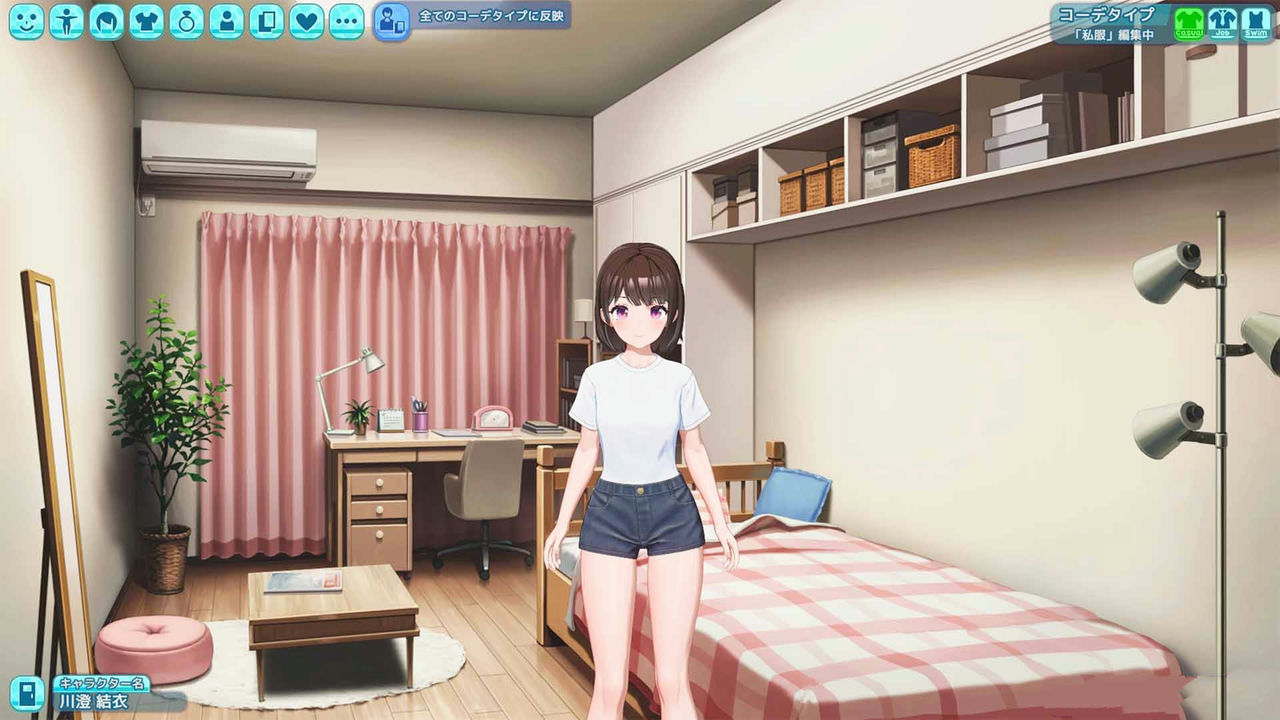Image resolution: width=1280 pixels, height=720 pixels.
Task: Click the コーデタイプ panel header
Action: tap(1107, 13)
